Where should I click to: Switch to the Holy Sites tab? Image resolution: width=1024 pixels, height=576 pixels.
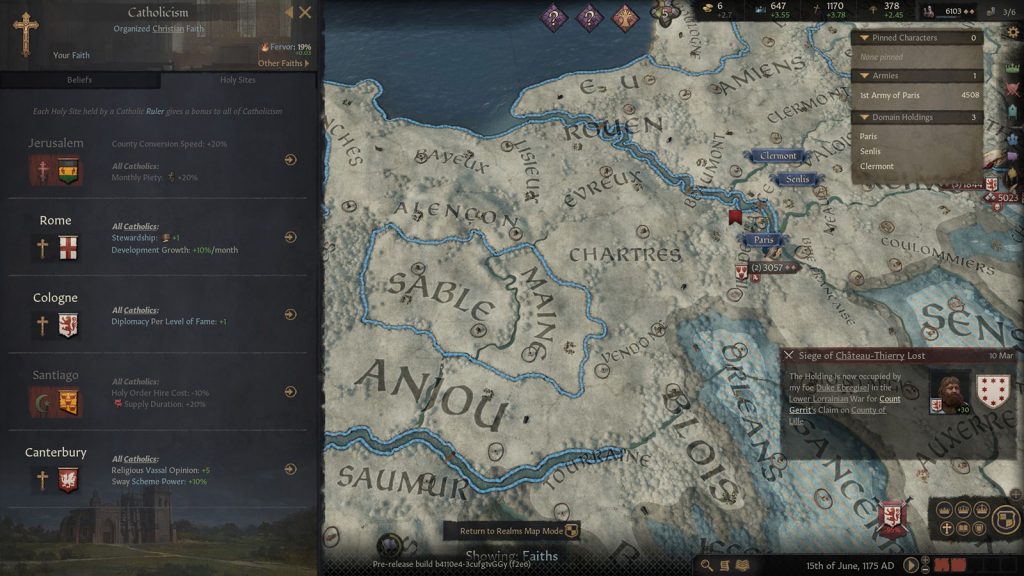237,80
